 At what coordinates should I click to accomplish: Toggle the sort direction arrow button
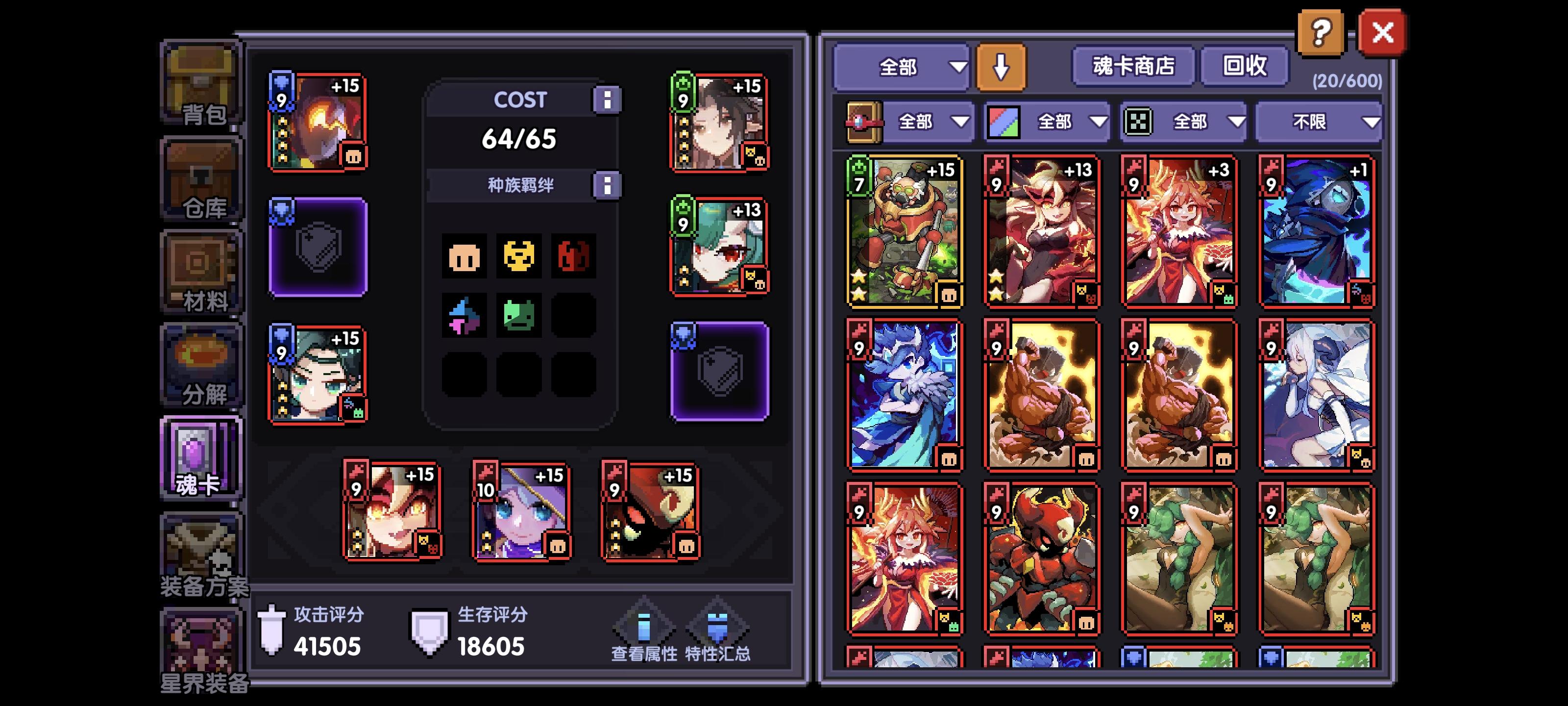click(1000, 67)
